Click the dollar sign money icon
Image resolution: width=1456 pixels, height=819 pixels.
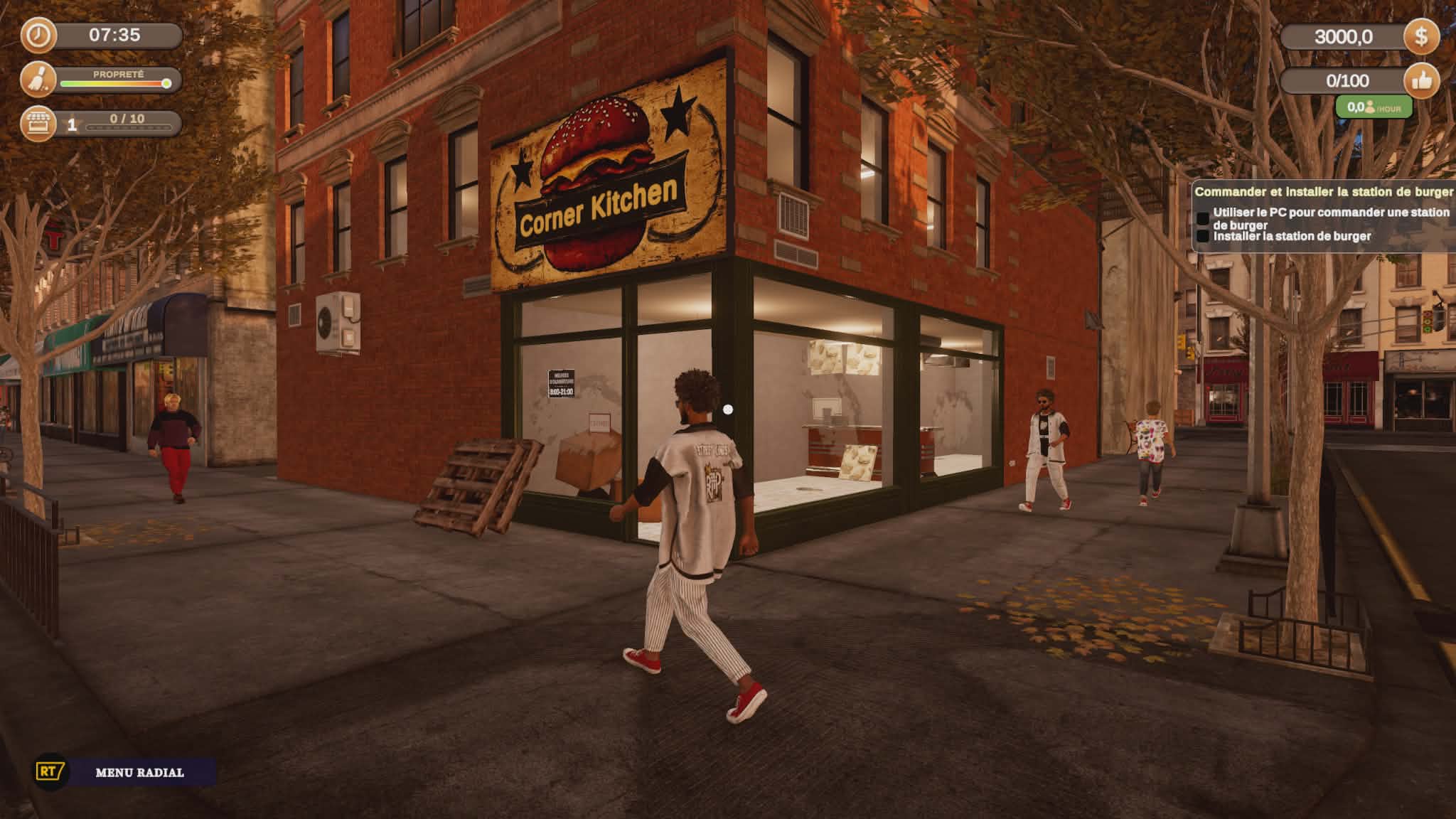tap(1420, 36)
